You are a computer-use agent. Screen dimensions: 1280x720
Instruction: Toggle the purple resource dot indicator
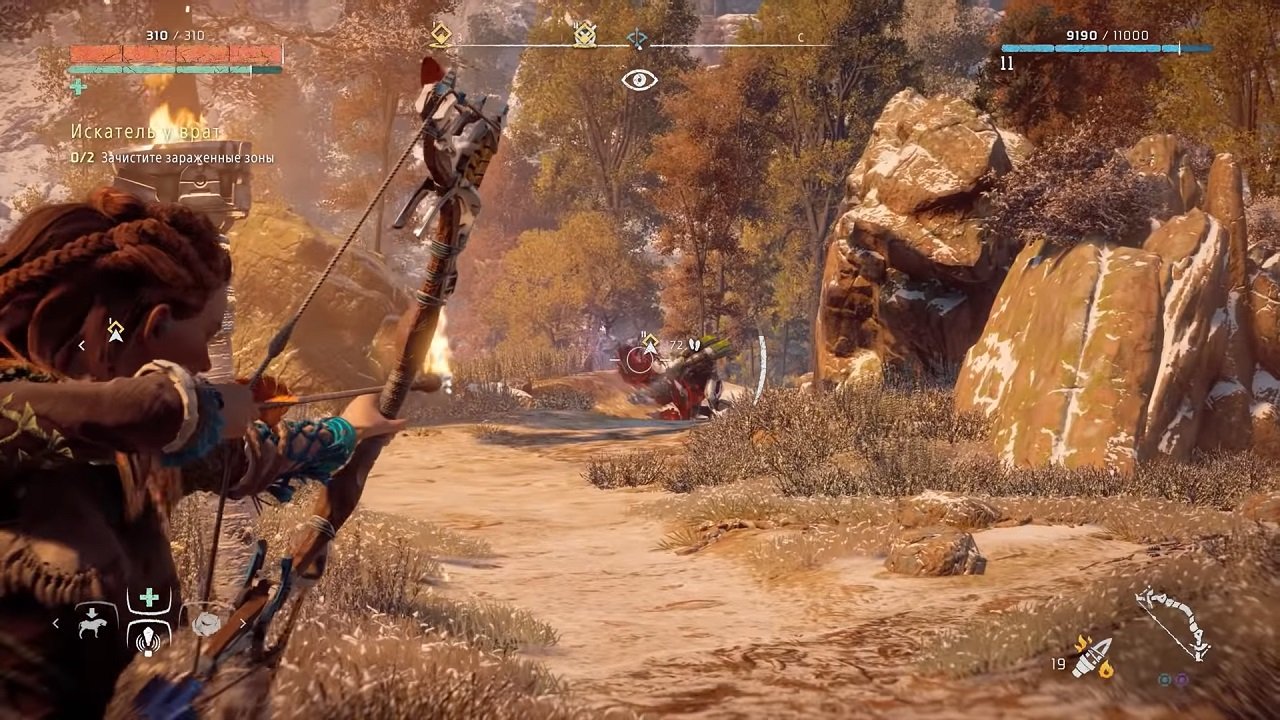click(1183, 680)
